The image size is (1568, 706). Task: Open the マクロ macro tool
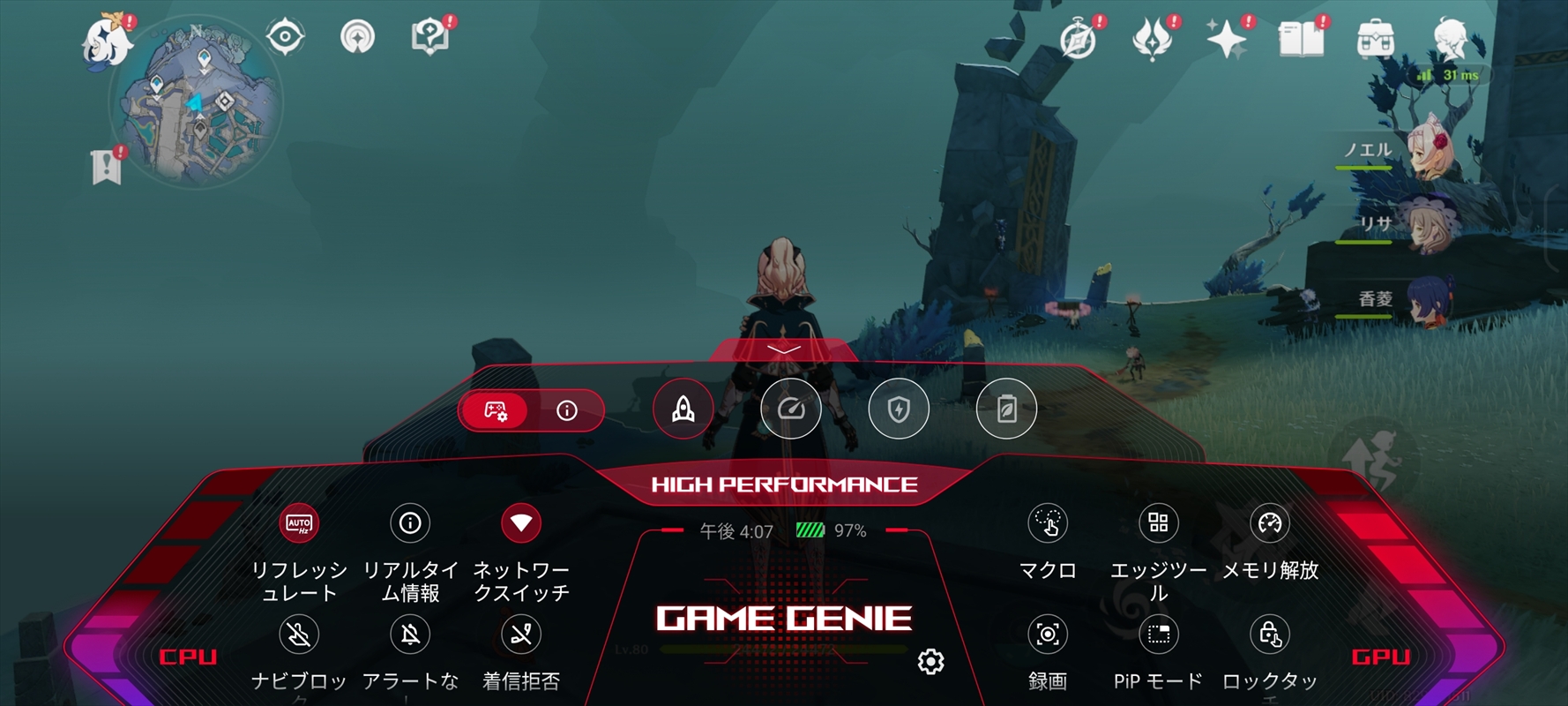1048,523
